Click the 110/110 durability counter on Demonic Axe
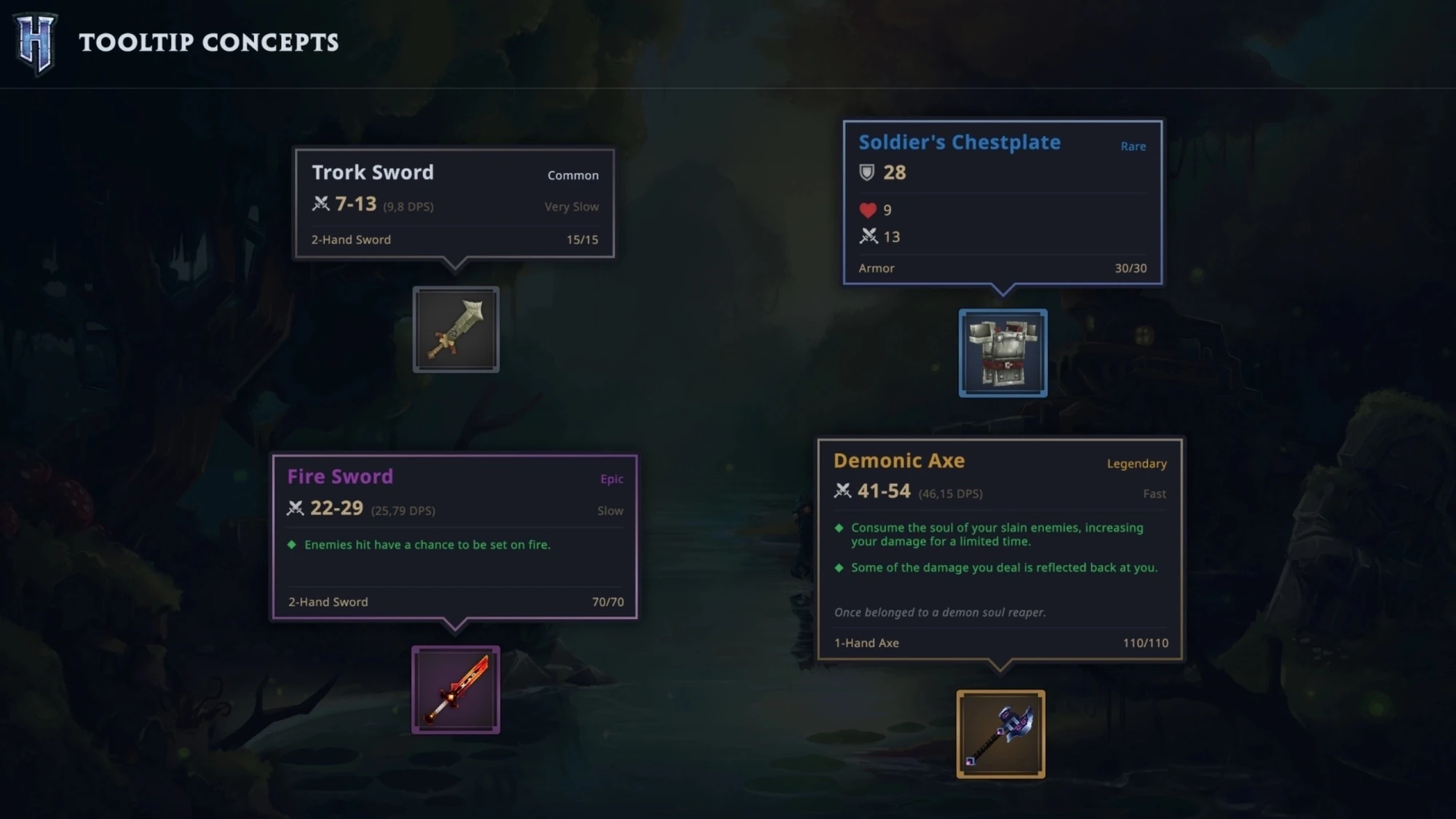 (1147, 643)
